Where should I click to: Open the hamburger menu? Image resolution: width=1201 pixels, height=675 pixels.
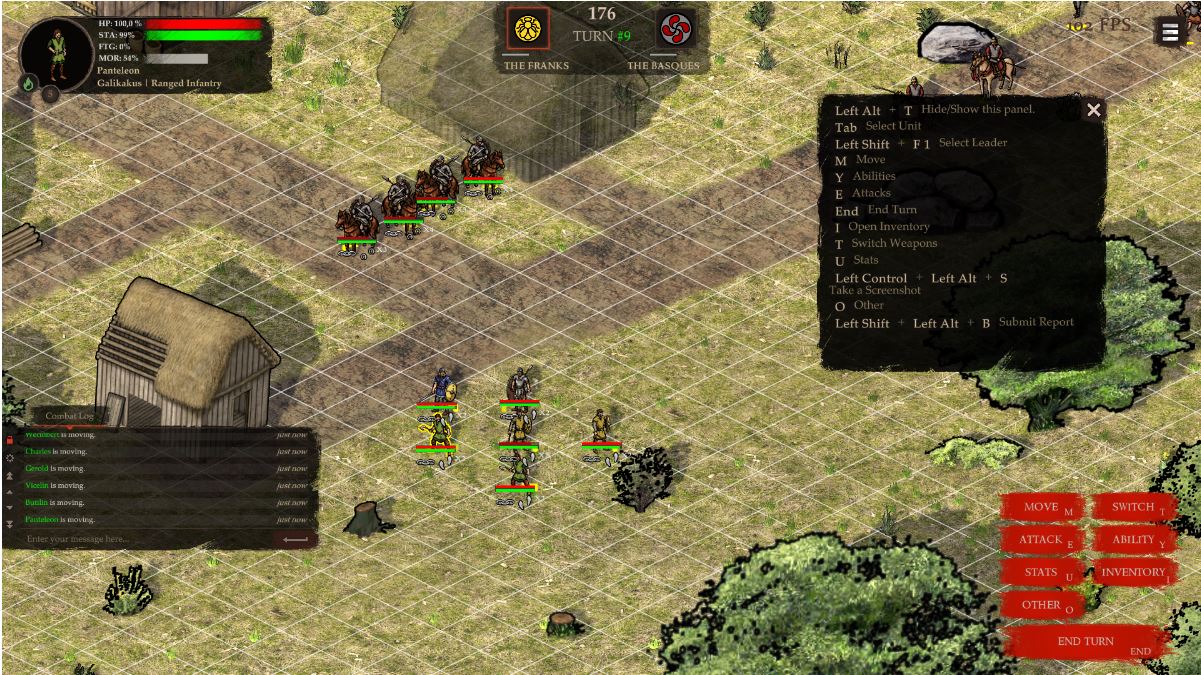[1170, 32]
